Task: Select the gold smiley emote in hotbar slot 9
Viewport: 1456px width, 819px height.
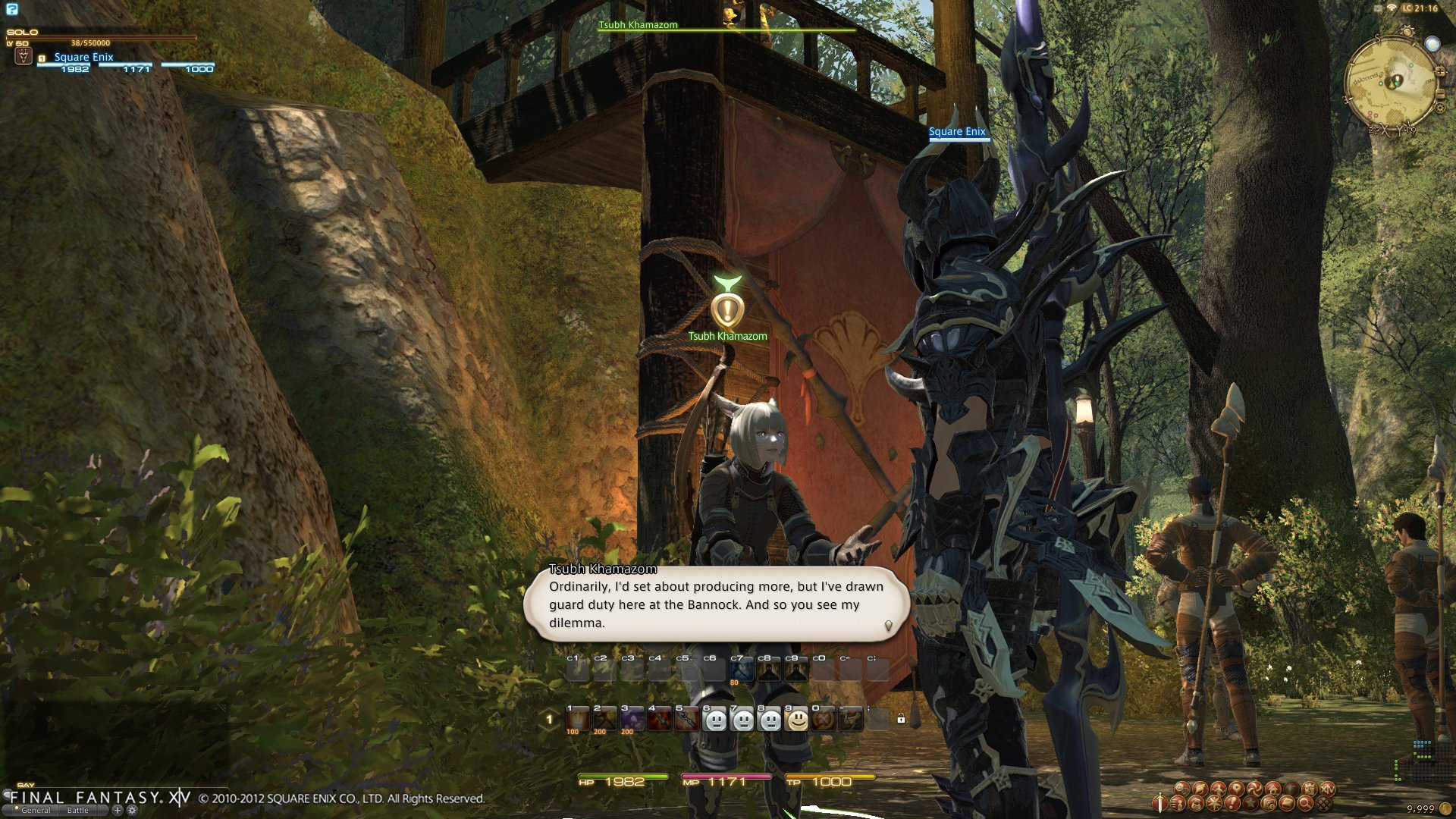Action: [797, 719]
